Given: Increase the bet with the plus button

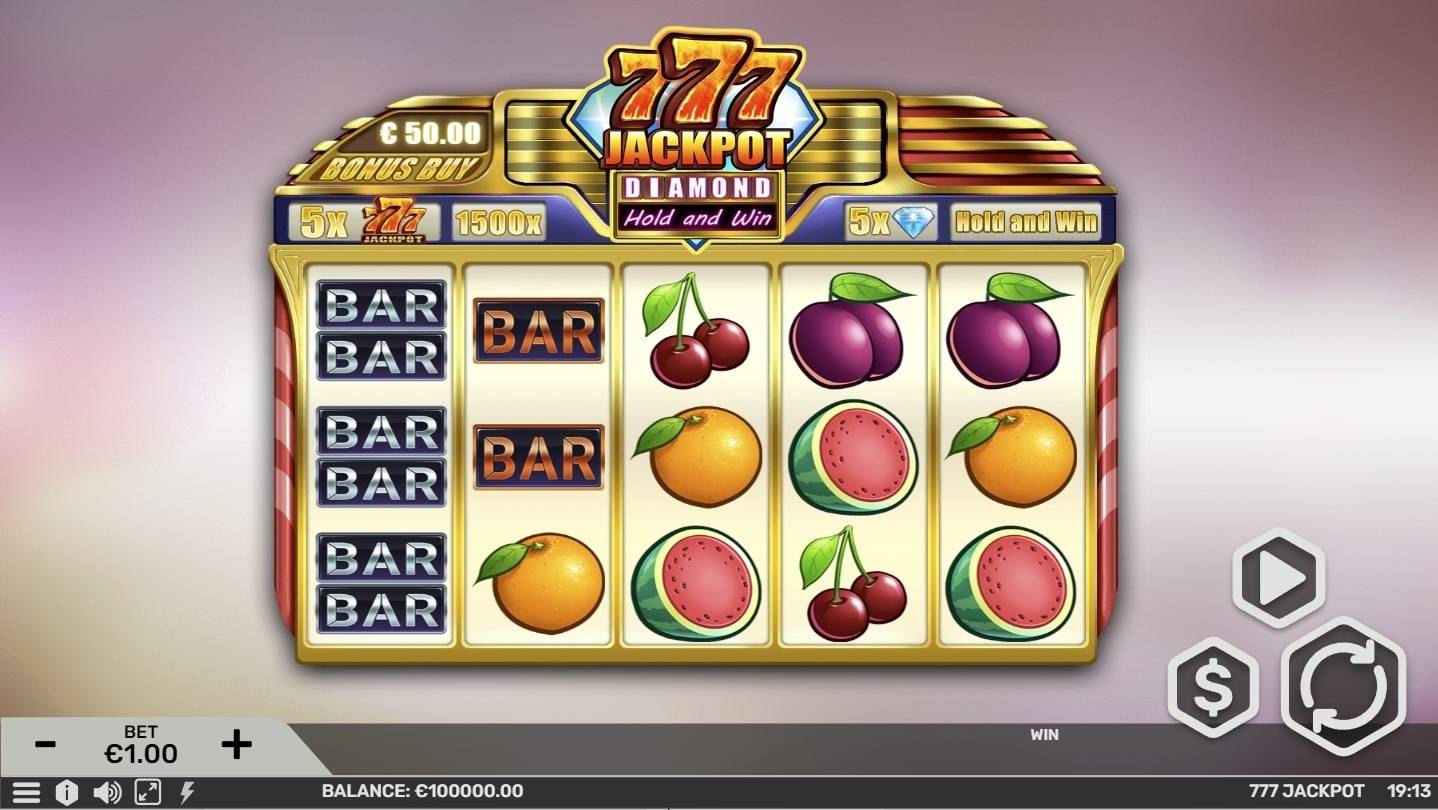Looking at the screenshot, I should click(x=235, y=743).
